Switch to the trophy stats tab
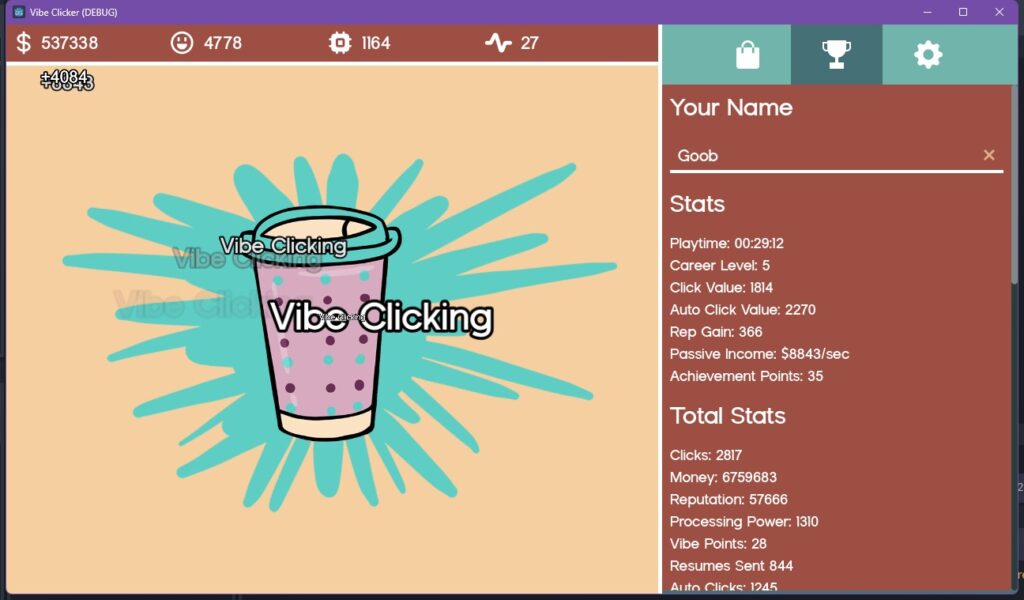This screenshot has height=600, width=1024. coord(836,55)
